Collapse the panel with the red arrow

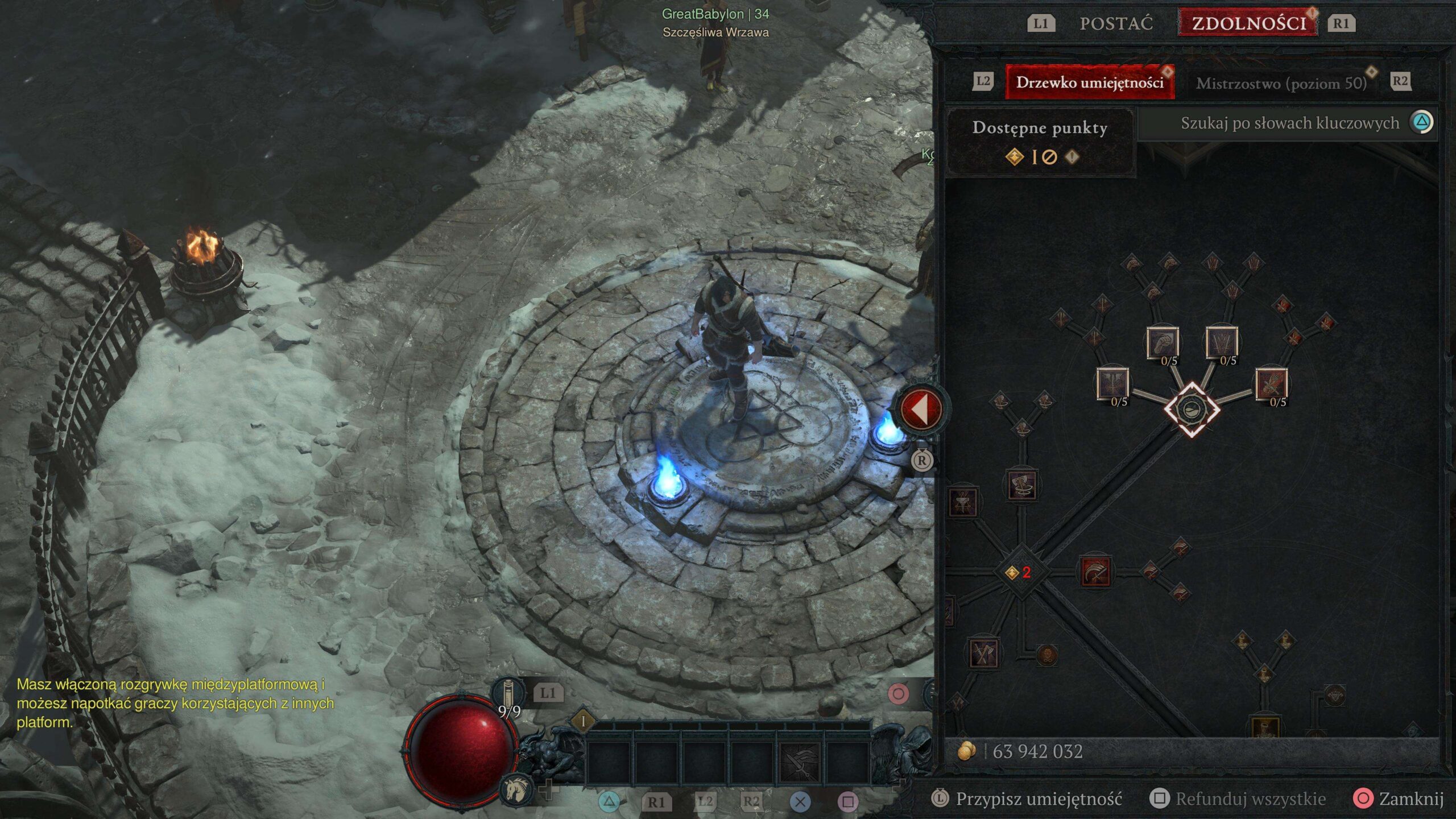[921, 408]
